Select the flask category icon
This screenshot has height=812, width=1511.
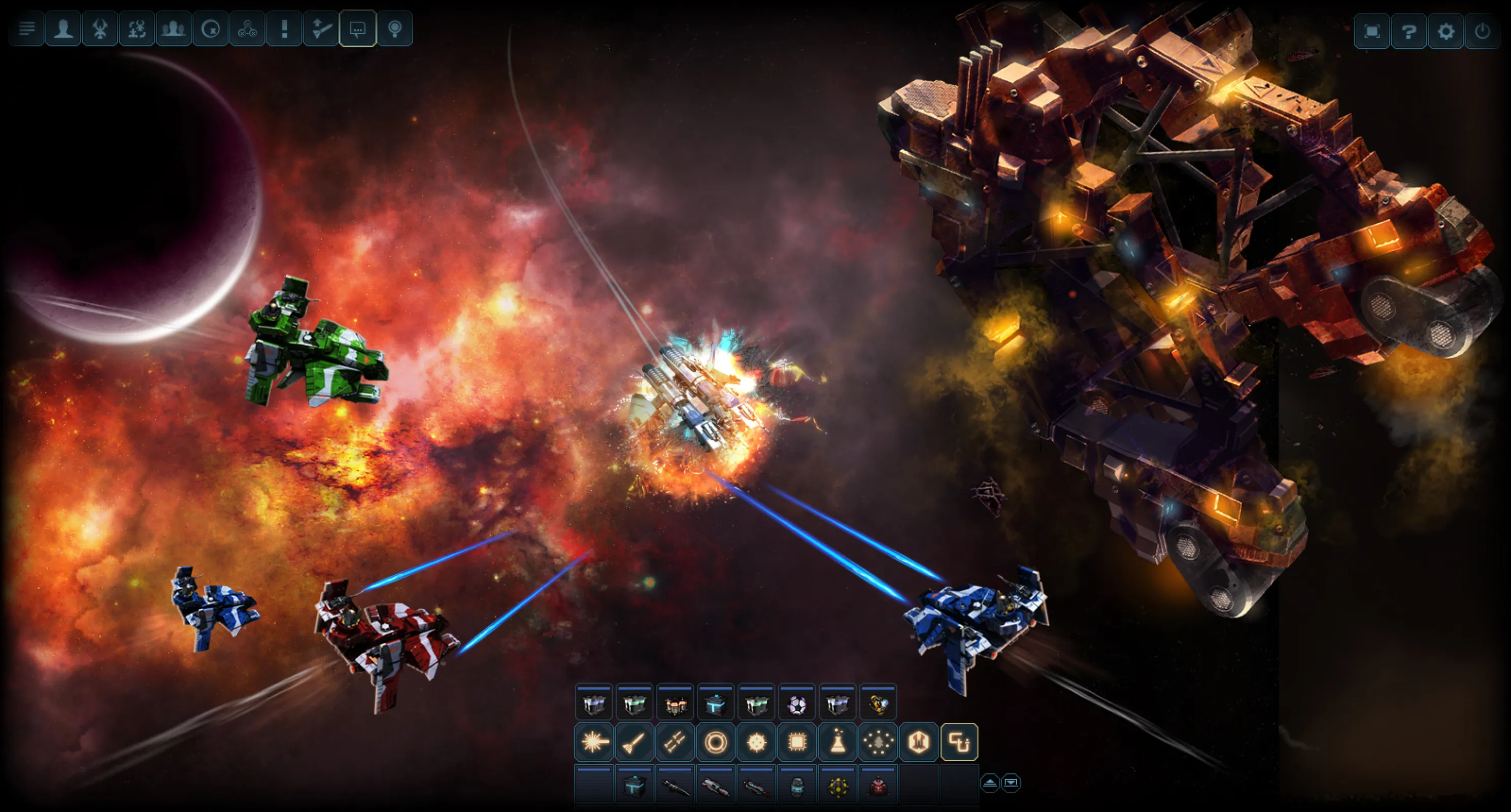(837, 742)
